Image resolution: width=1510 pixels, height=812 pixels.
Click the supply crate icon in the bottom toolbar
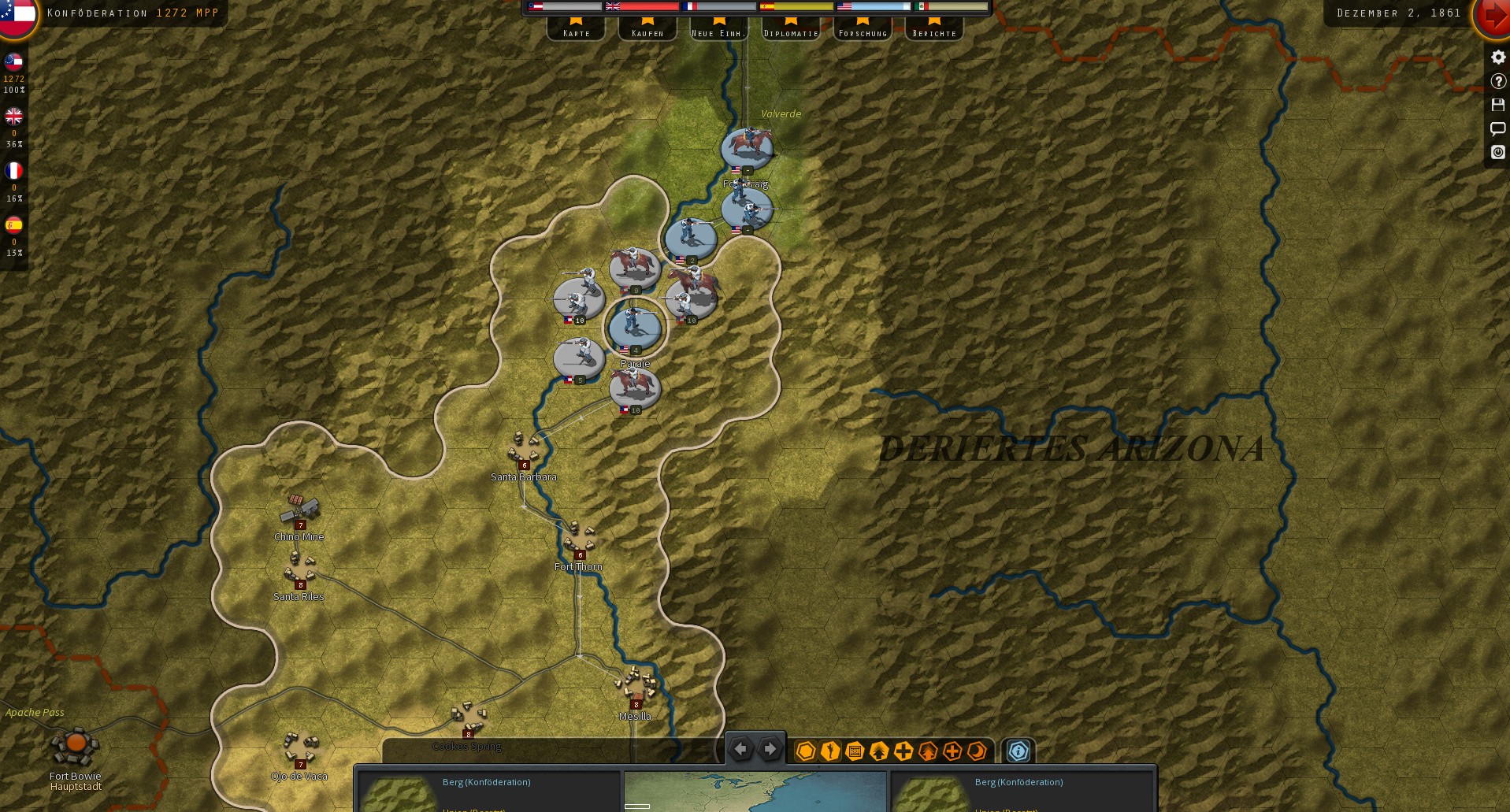click(854, 752)
